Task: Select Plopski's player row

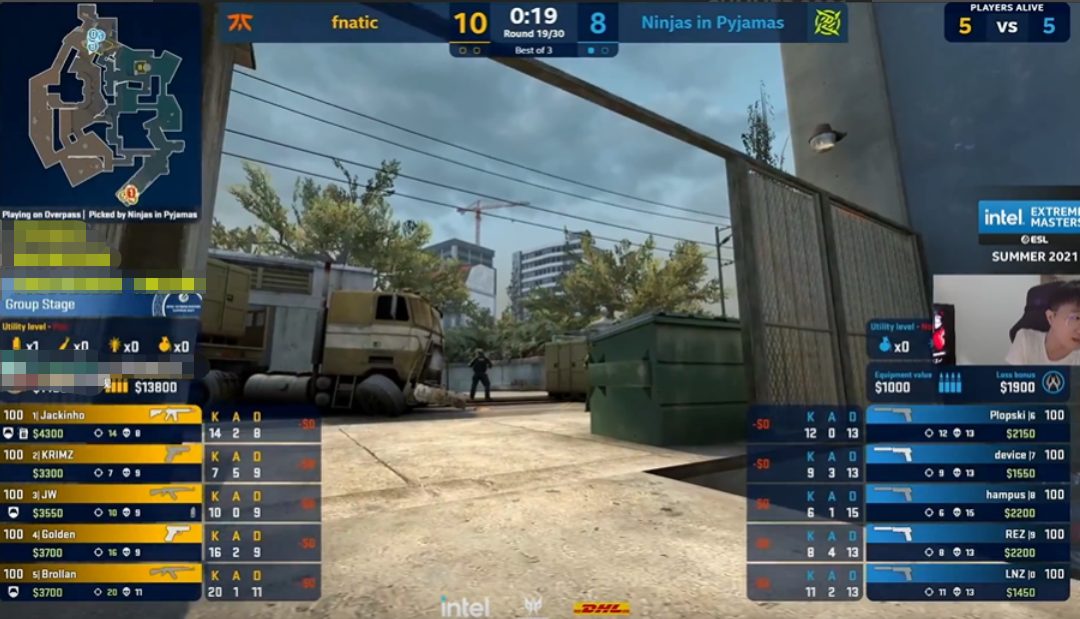Action: (x=967, y=424)
